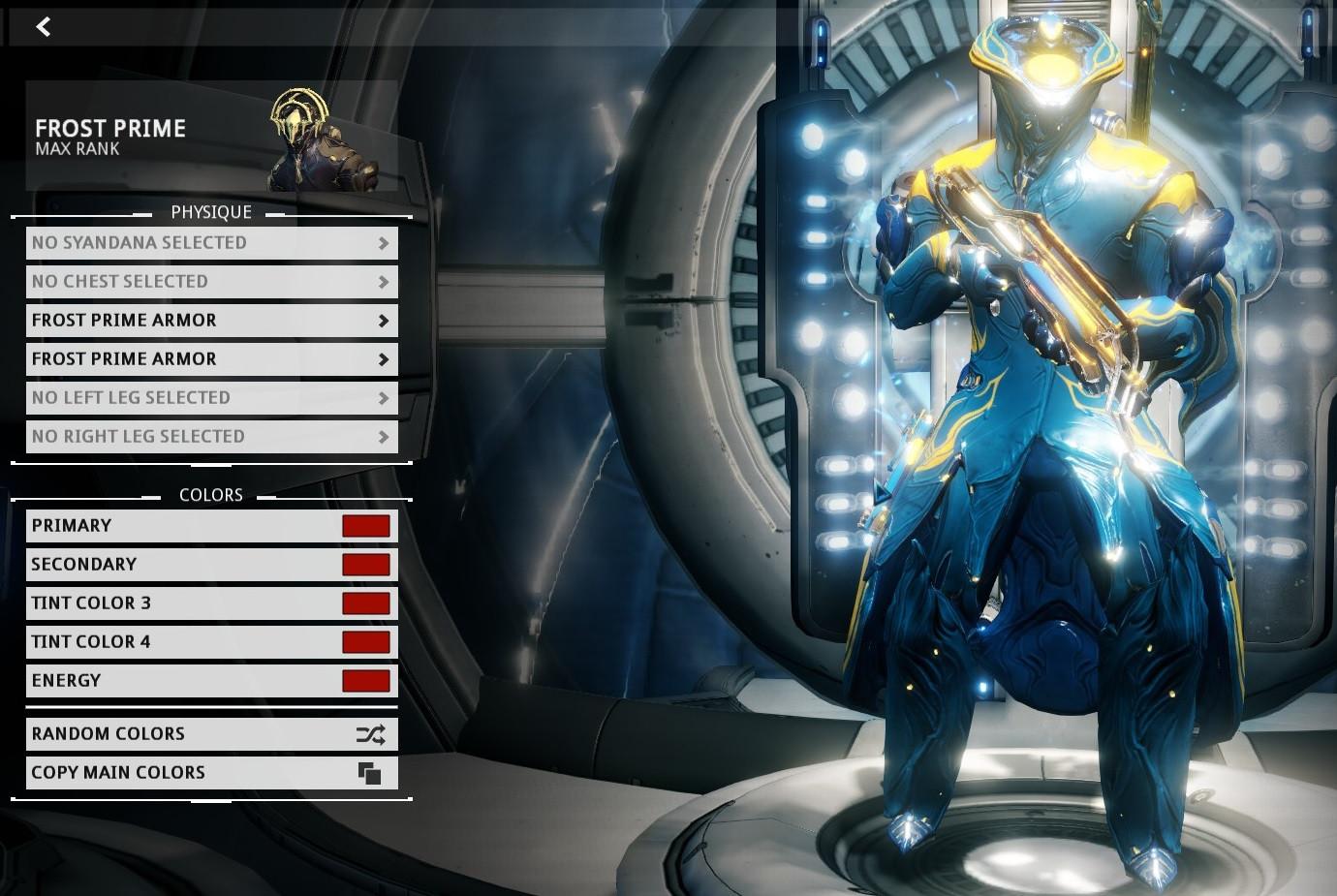Pick armor for No Right Leg Selected
The height and width of the screenshot is (896, 1337).
point(211,437)
